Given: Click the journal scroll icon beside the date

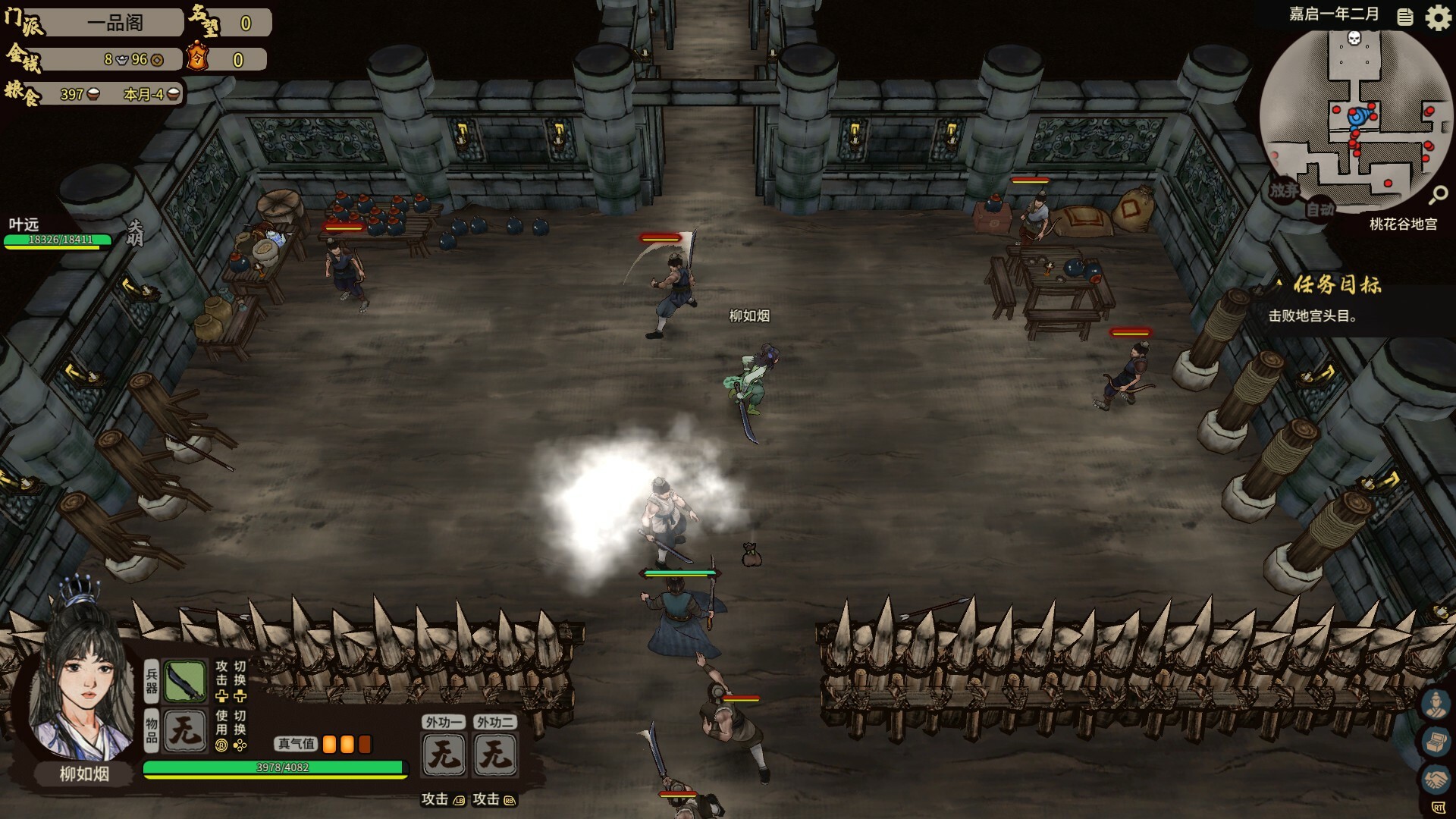Looking at the screenshot, I should (1405, 17).
